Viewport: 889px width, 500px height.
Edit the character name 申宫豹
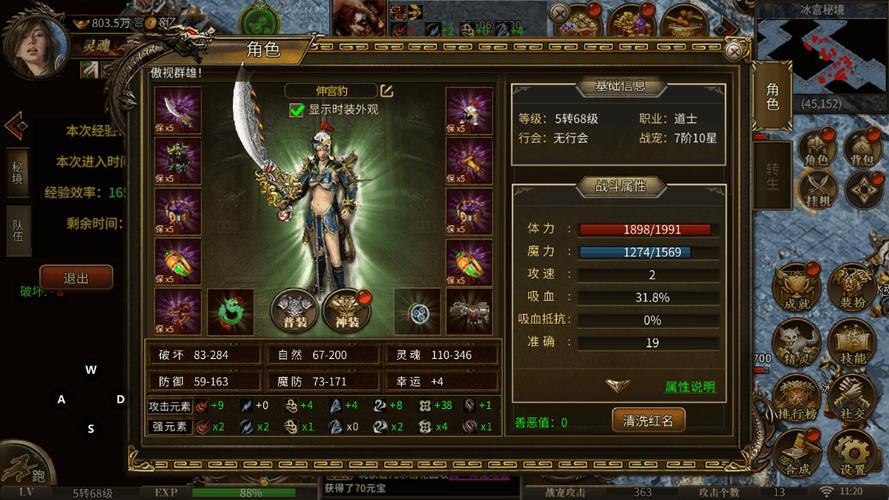click(x=386, y=91)
